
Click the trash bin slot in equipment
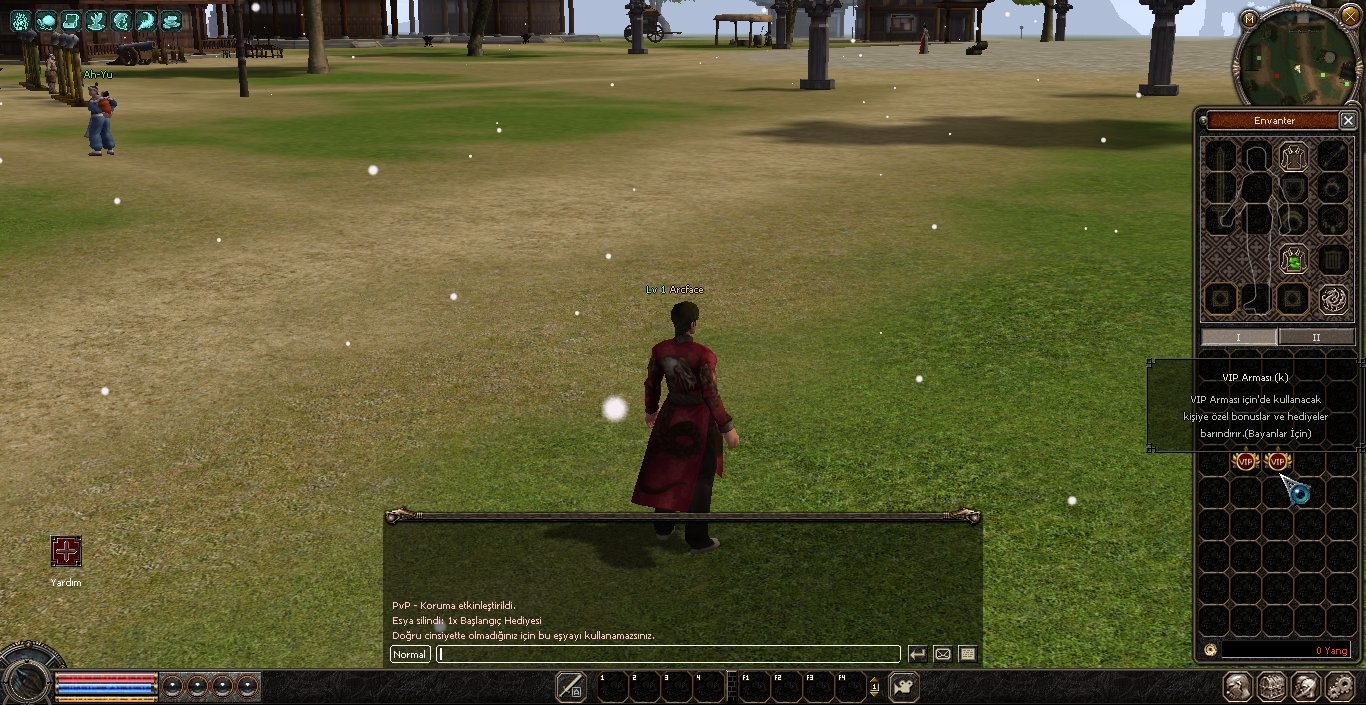1332,261
